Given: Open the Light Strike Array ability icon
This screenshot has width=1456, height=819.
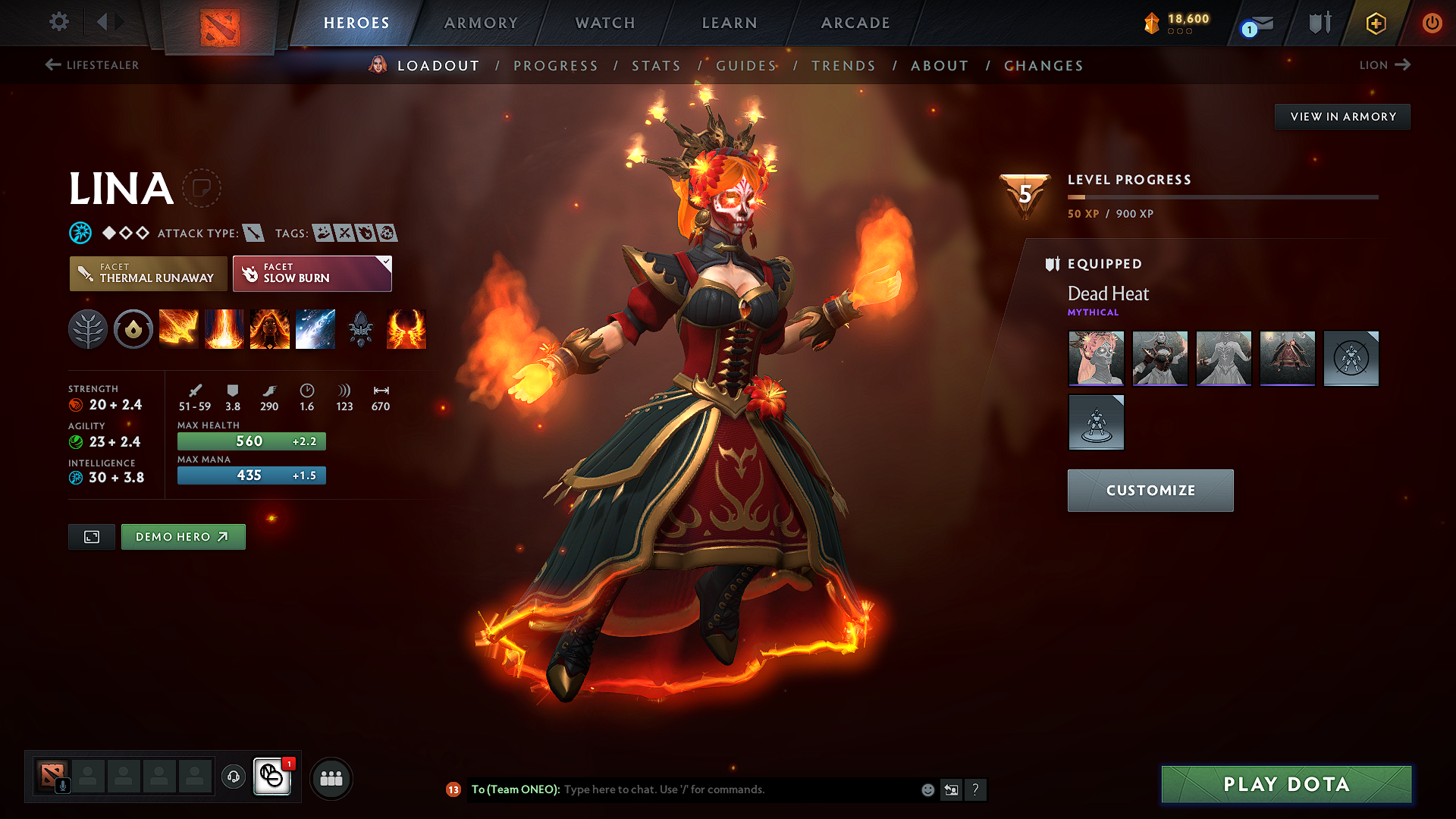Looking at the screenshot, I should [x=224, y=329].
